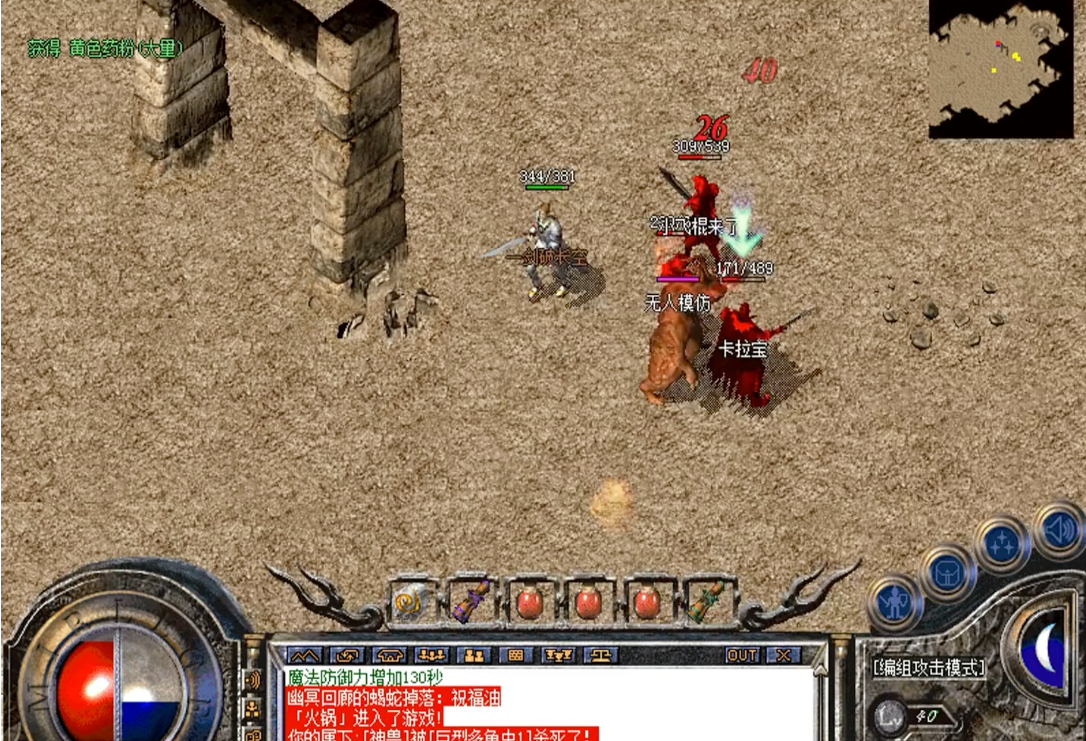Toggle the speaker sound round button
The width and height of the screenshot is (1086, 741).
[x=1057, y=530]
